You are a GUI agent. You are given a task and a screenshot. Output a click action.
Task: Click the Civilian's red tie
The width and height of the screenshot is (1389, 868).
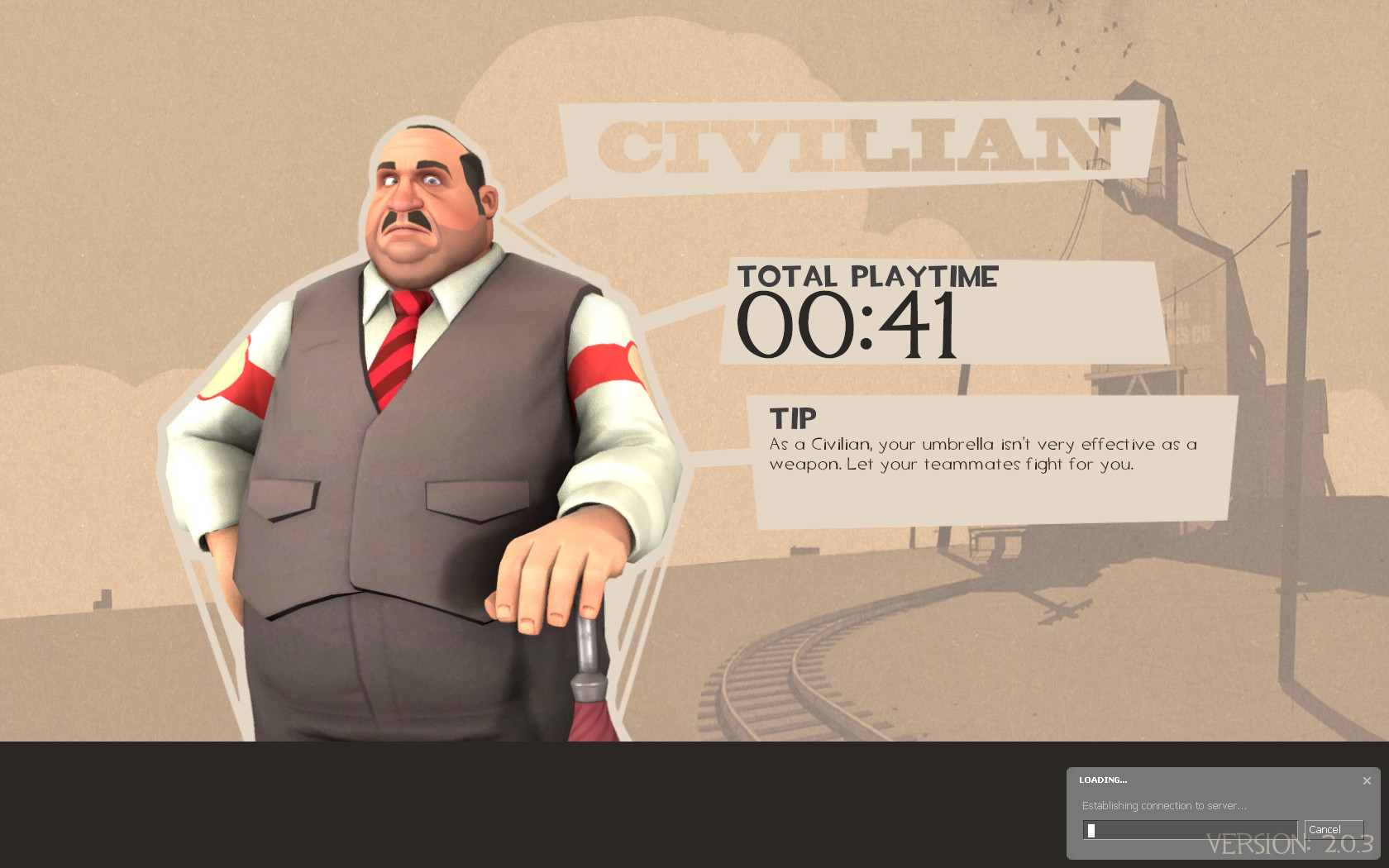397,347
